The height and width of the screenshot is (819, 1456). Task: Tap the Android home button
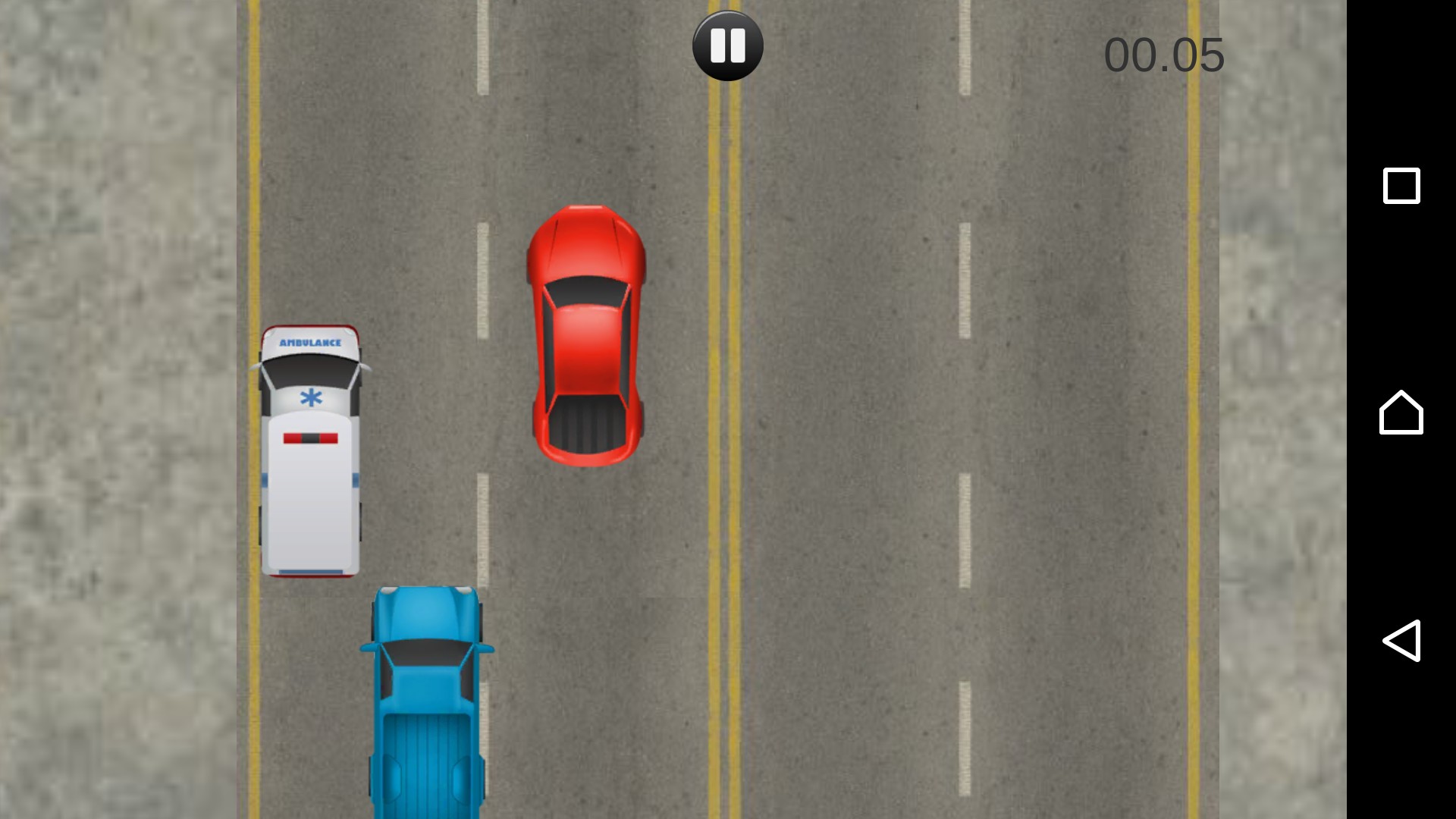[x=1401, y=413]
